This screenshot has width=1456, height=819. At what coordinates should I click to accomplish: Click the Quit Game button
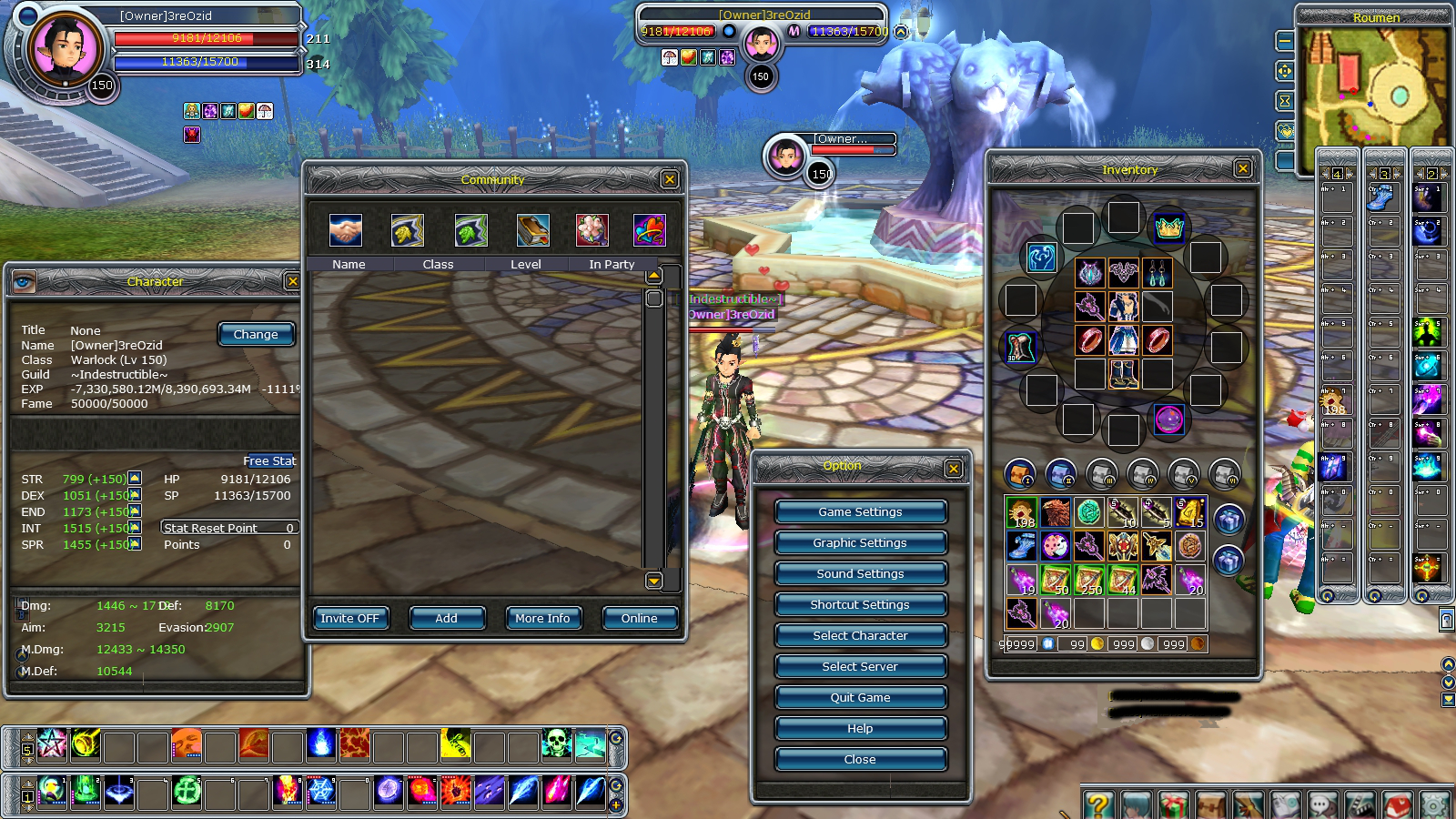(x=860, y=698)
